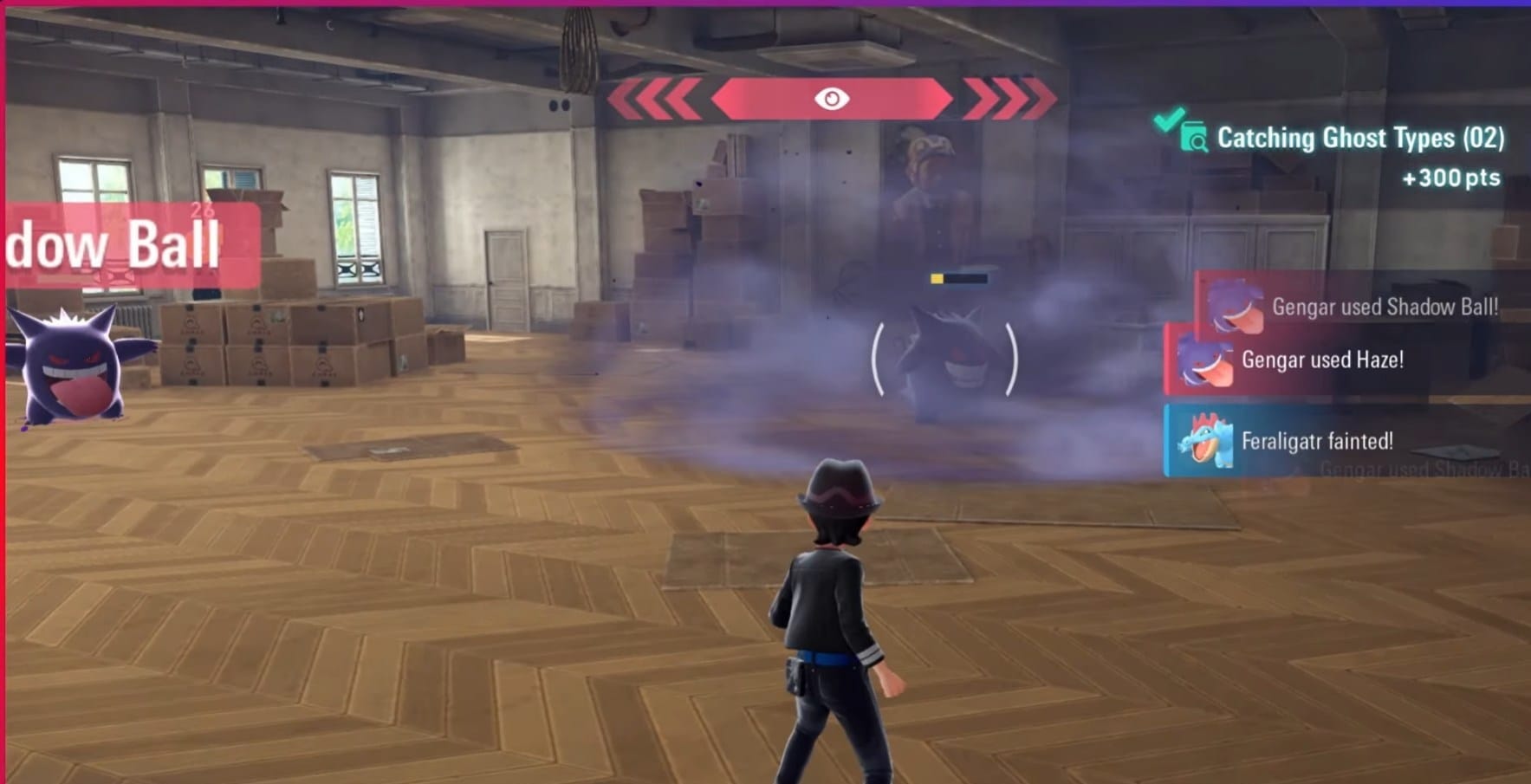The width and height of the screenshot is (1531, 784).
Task: Open the Catching Ghost Types quest banner
Action: [1360, 138]
